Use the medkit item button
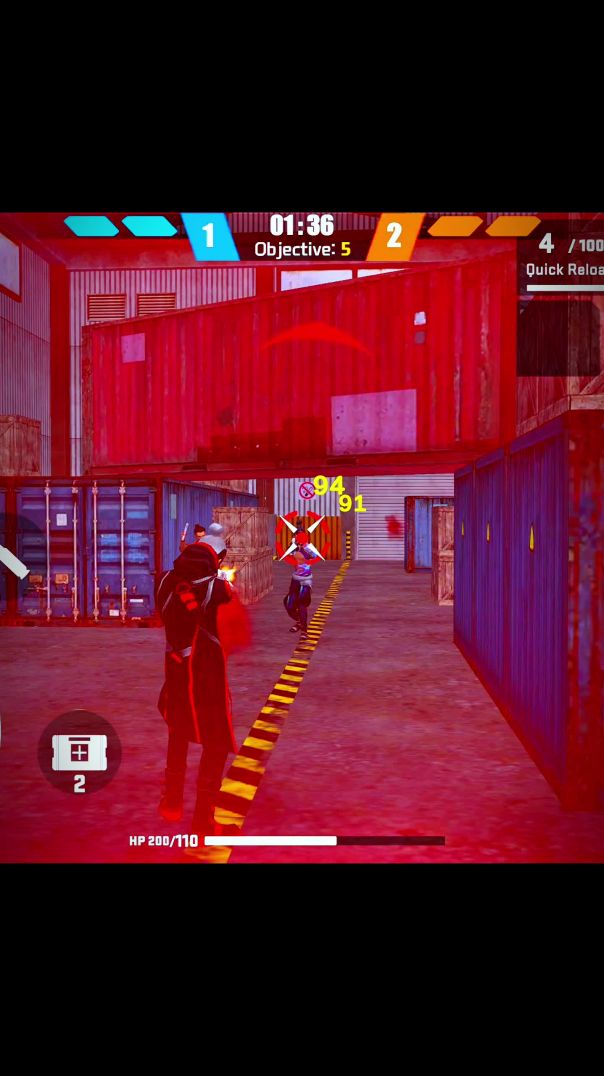The width and height of the screenshot is (604, 1076). click(x=79, y=753)
